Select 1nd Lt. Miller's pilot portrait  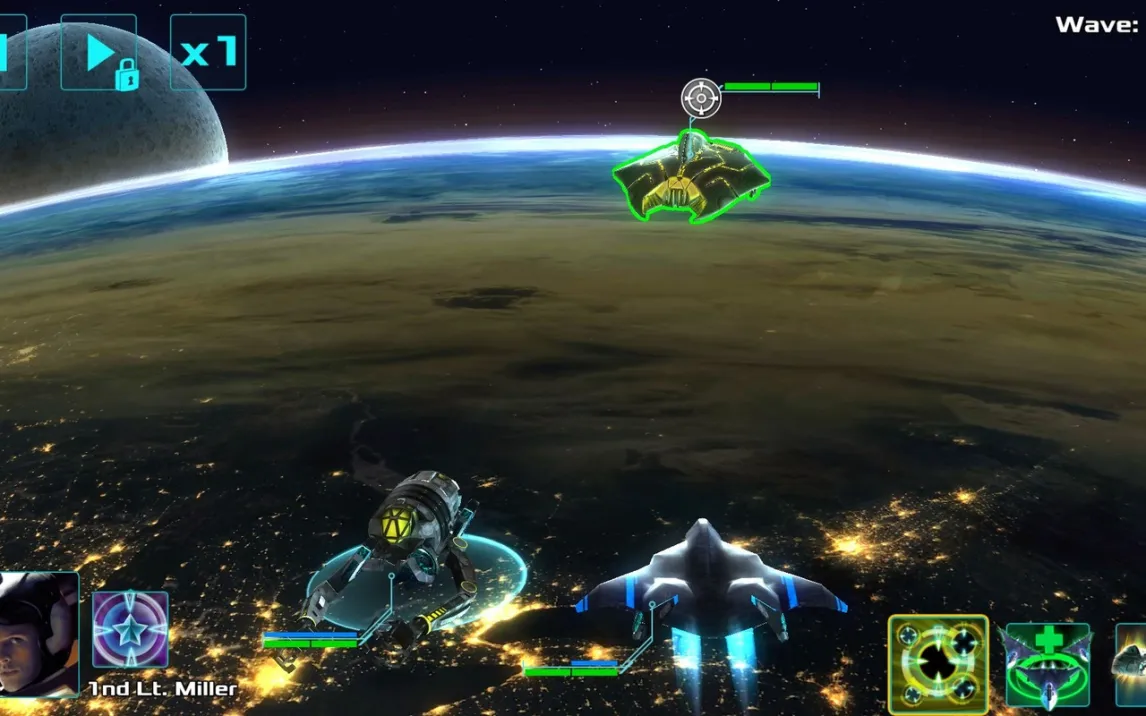coord(38,634)
